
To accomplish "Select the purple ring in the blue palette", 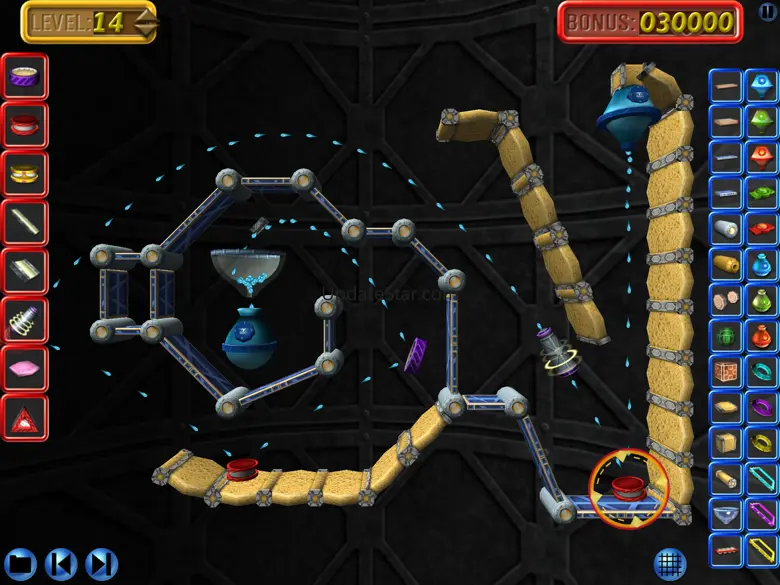I will coord(761,407).
